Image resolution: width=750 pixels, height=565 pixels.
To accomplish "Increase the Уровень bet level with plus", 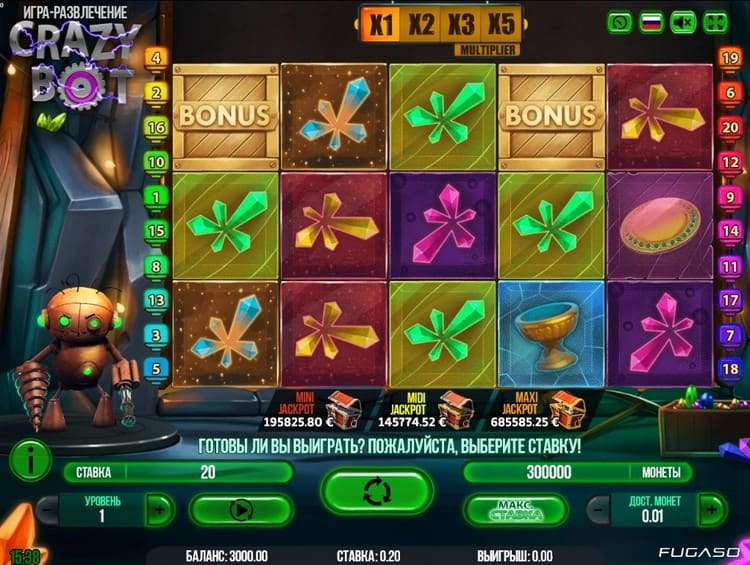I will (159, 509).
